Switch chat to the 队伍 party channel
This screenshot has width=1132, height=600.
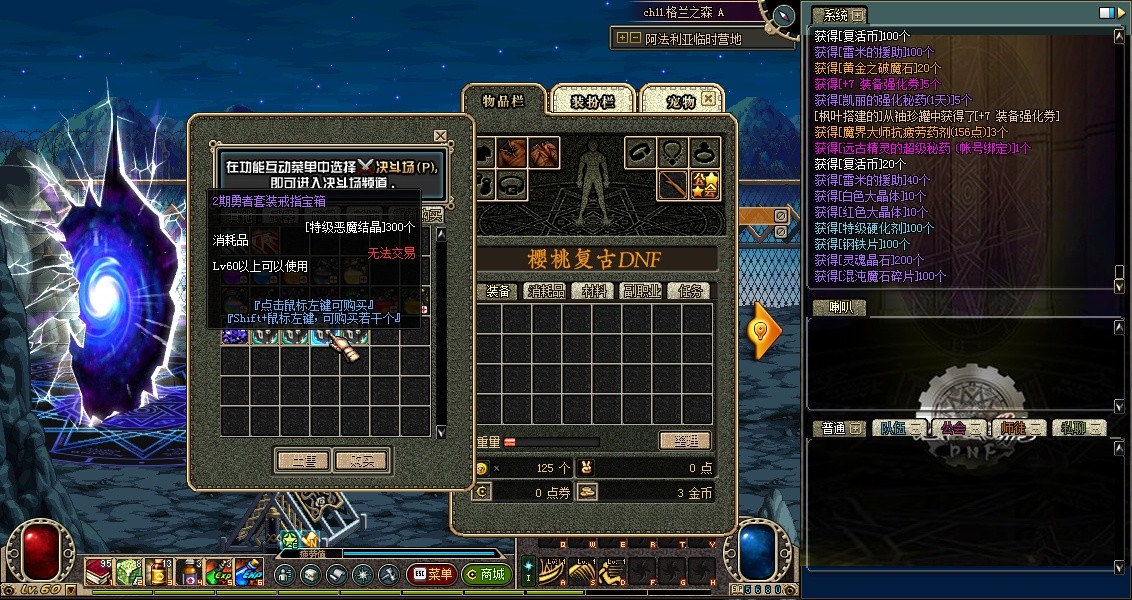pos(893,428)
